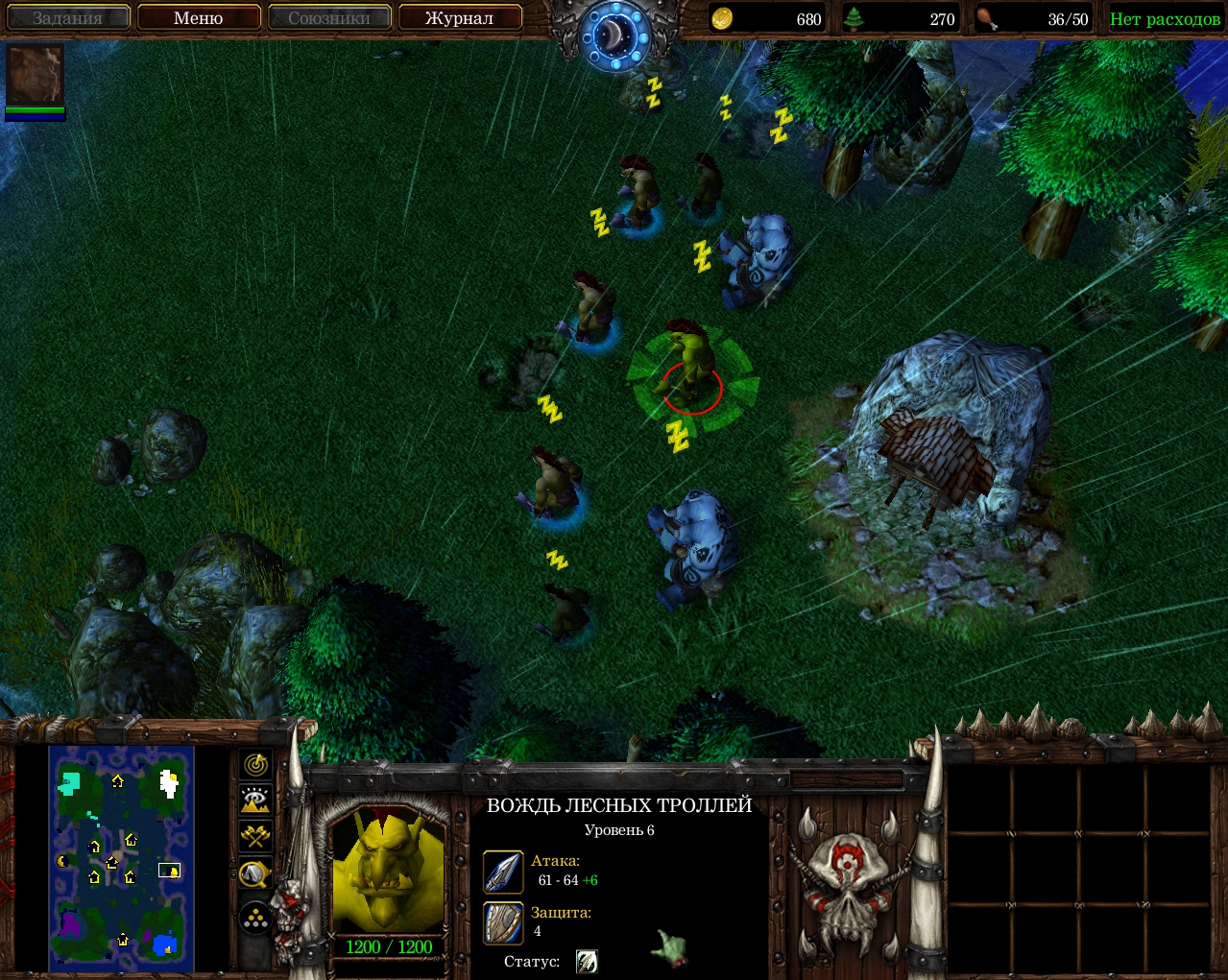Open the Союзники allies panel
The image size is (1228, 980).
click(328, 18)
